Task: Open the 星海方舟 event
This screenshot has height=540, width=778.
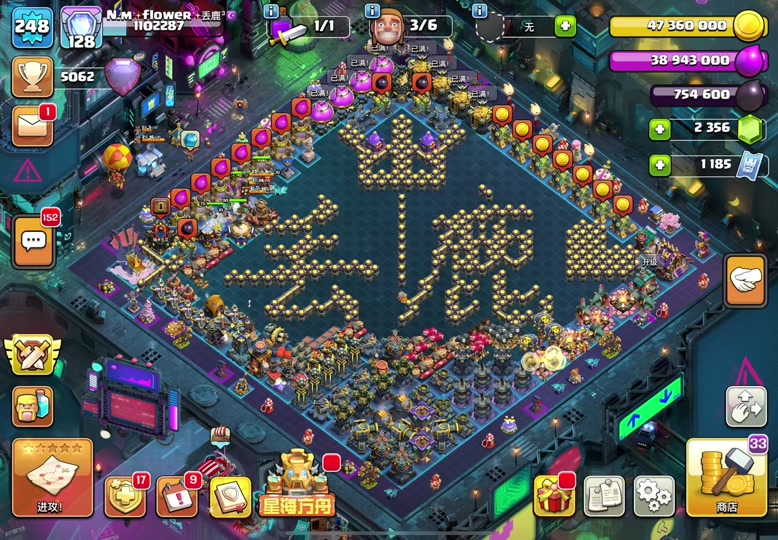Action: coord(297,485)
